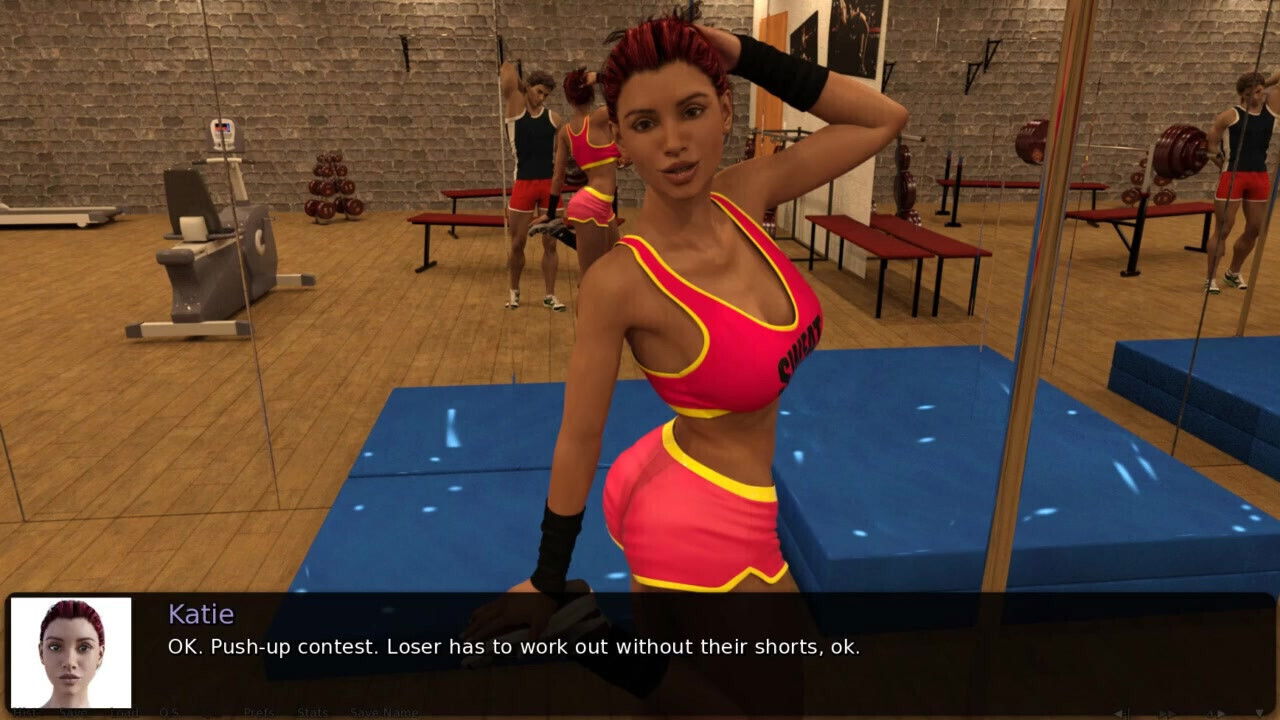
Task: Open the Save screen
Action: [72, 712]
